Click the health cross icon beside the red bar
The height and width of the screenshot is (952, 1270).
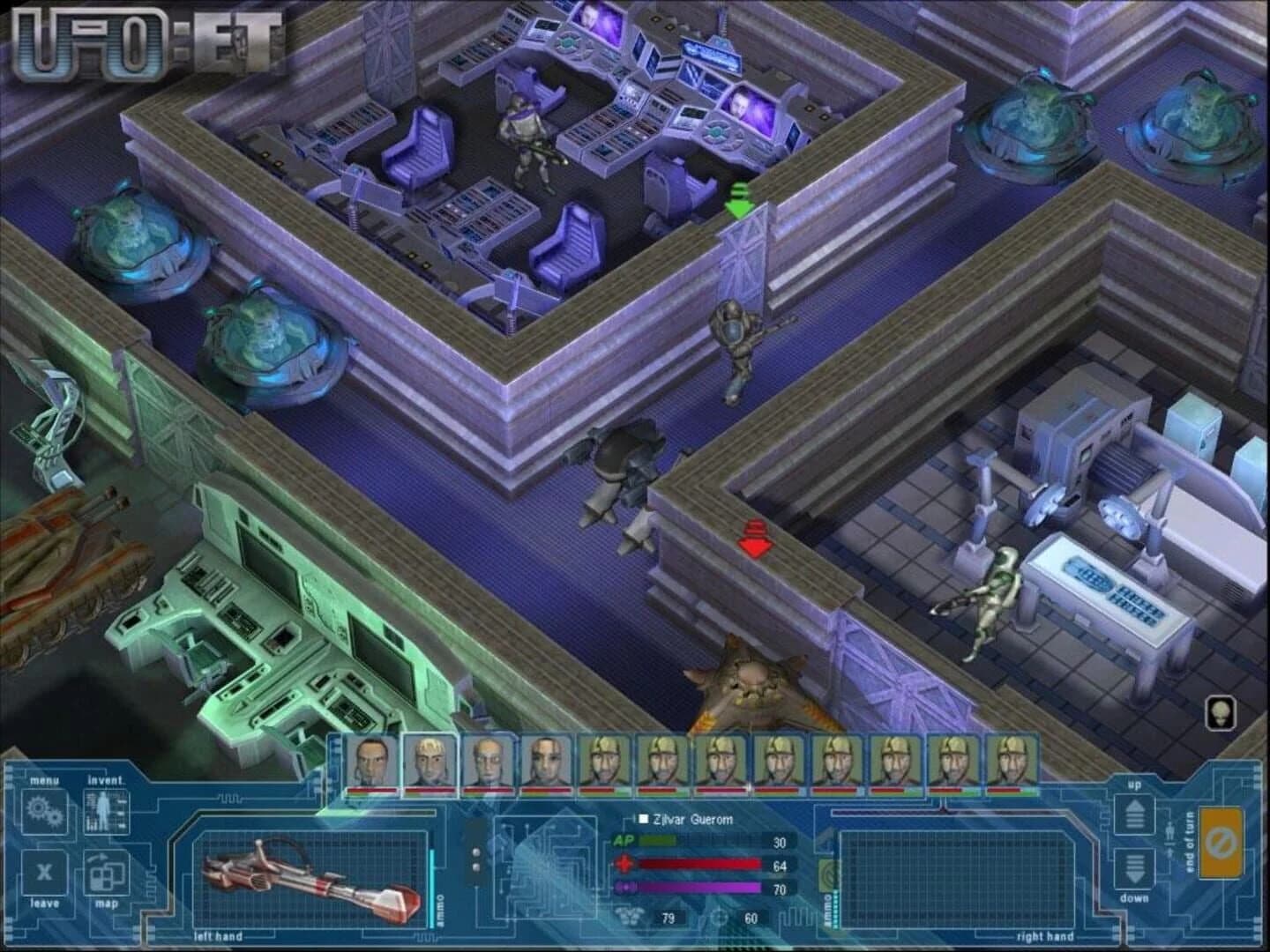coord(624,864)
